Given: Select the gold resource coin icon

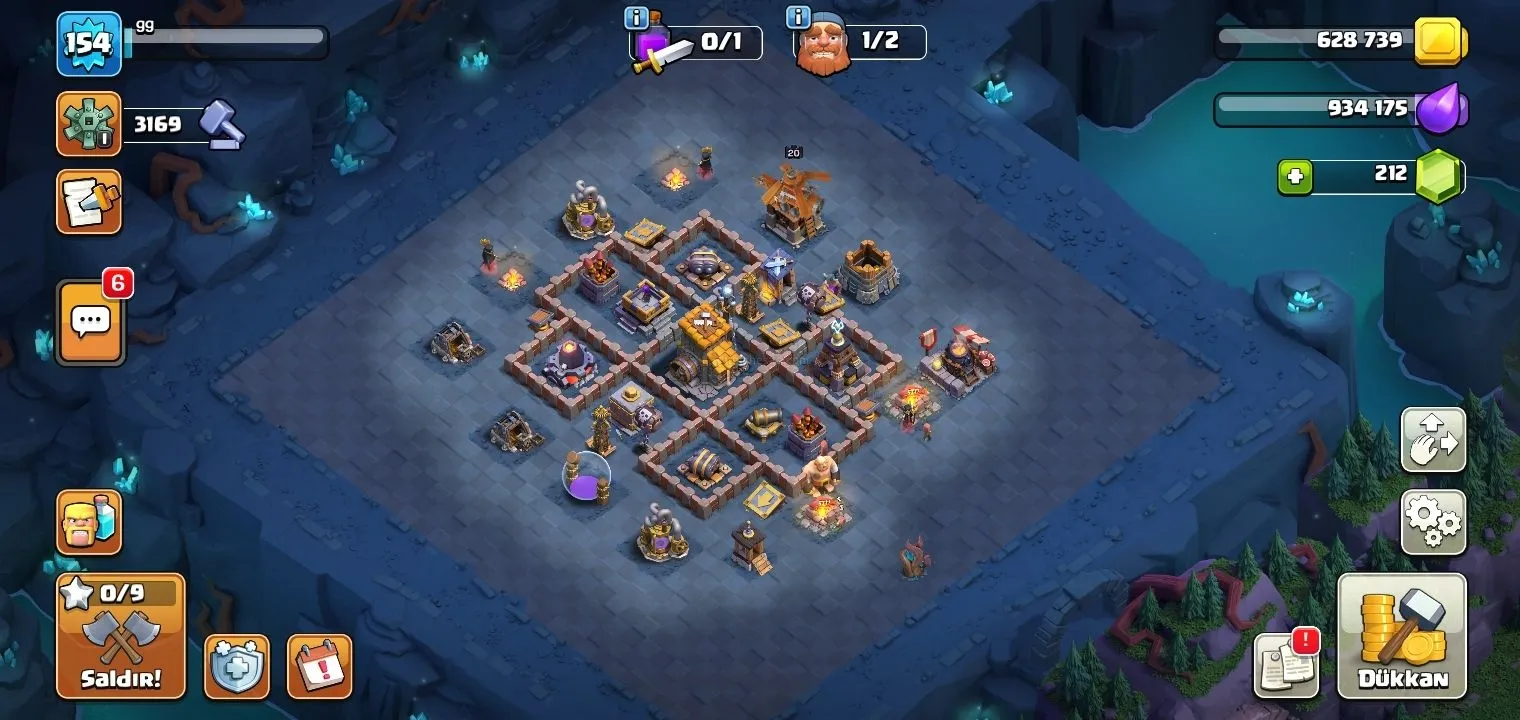Looking at the screenshot, I should coord(1440,42).
